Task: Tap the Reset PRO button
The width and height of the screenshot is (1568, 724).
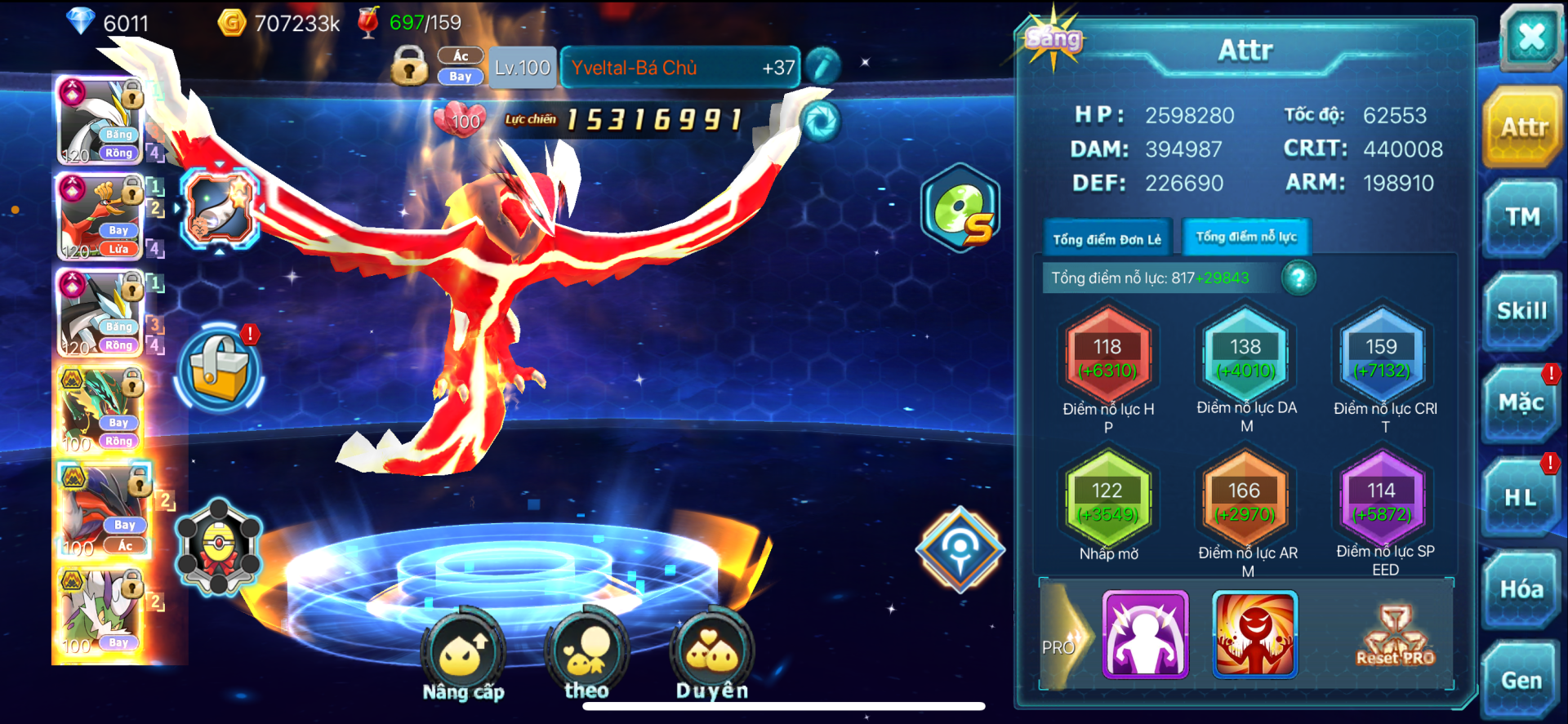Action: (x=1395, y=636)
